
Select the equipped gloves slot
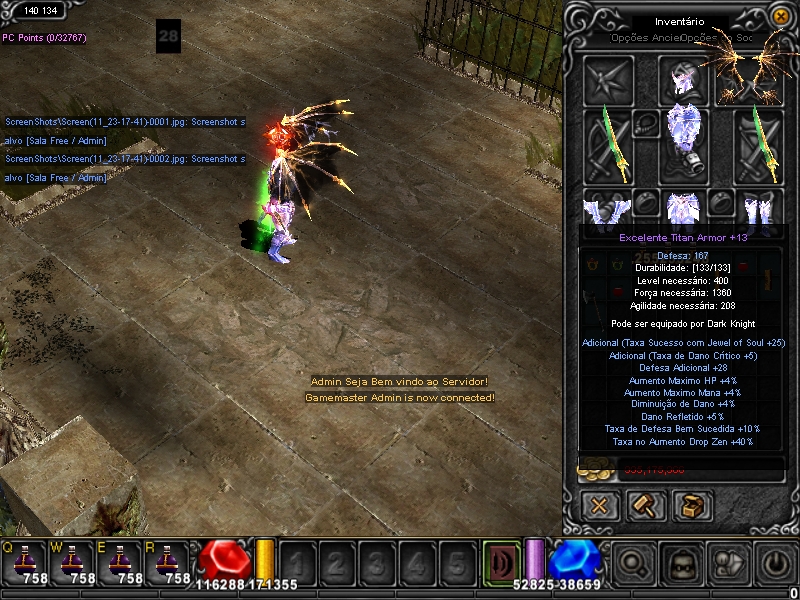click(606, 206)
